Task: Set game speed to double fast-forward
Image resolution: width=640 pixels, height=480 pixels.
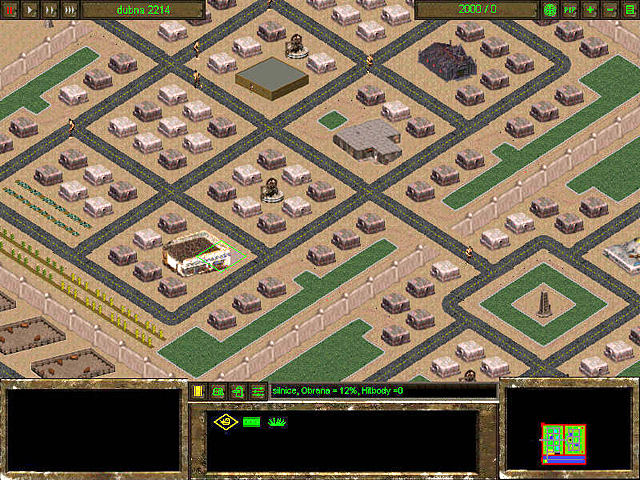Action: pos(50,9)
